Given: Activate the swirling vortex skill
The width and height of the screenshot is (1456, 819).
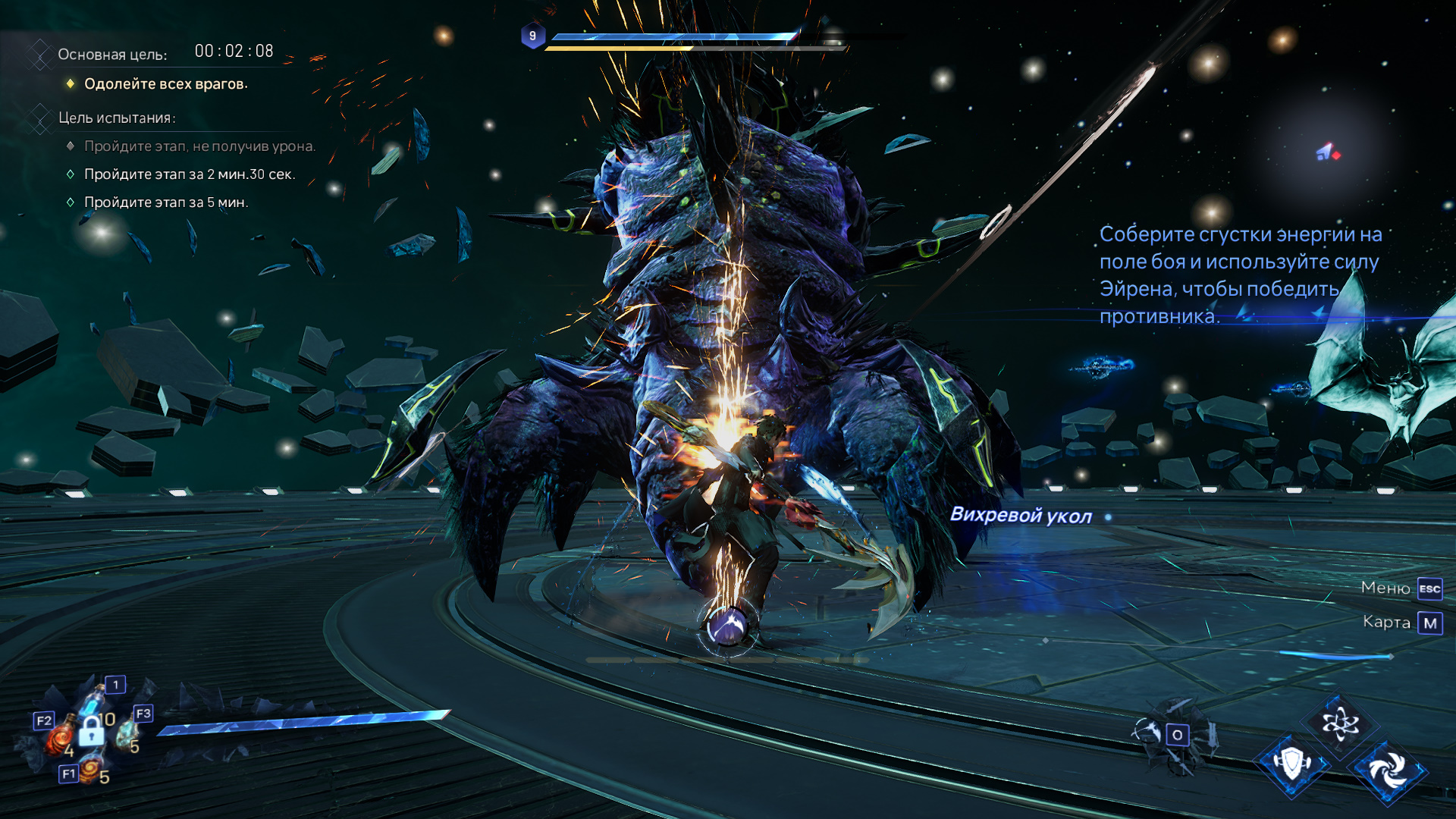Looking at the screenshot, I should pos(1389,771).
